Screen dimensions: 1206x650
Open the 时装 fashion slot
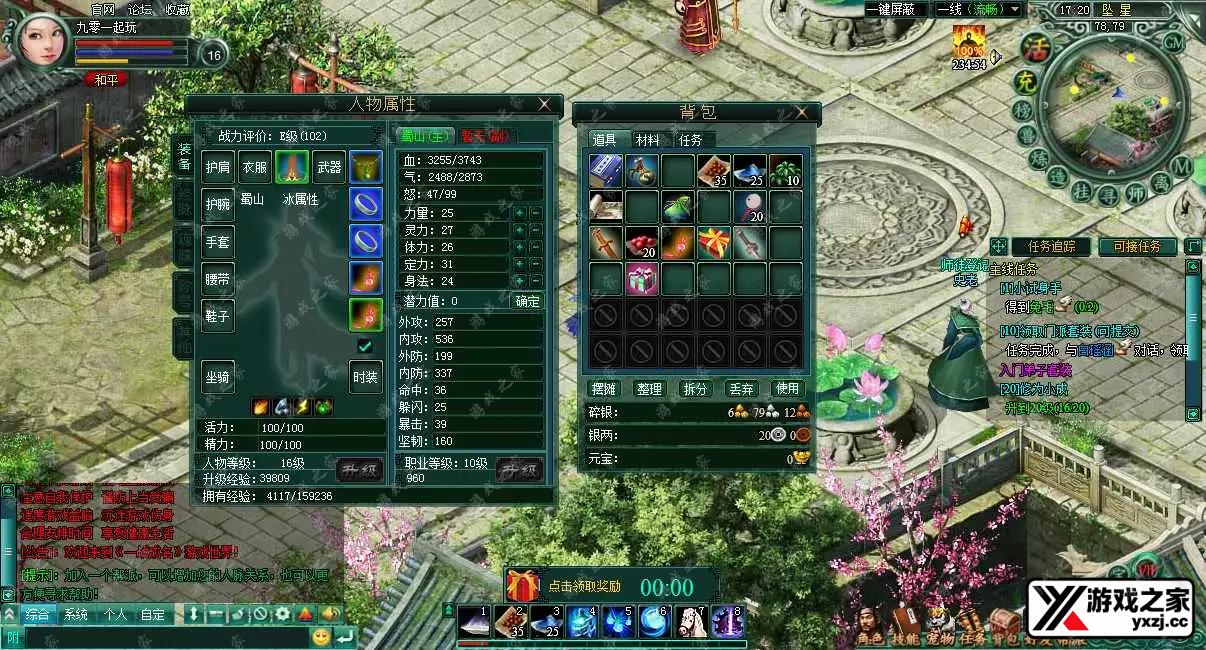pyautogui.click(x=365, y=377)
